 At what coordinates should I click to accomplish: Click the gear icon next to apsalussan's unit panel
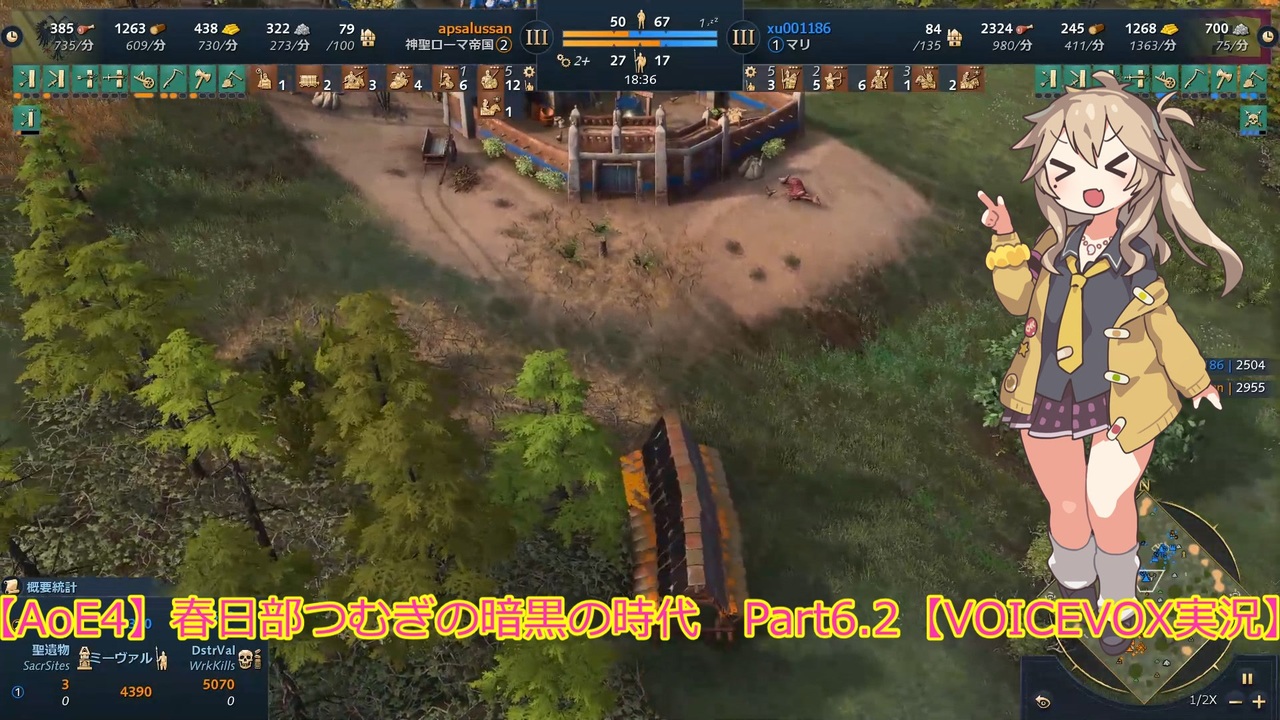click(527, 71)
